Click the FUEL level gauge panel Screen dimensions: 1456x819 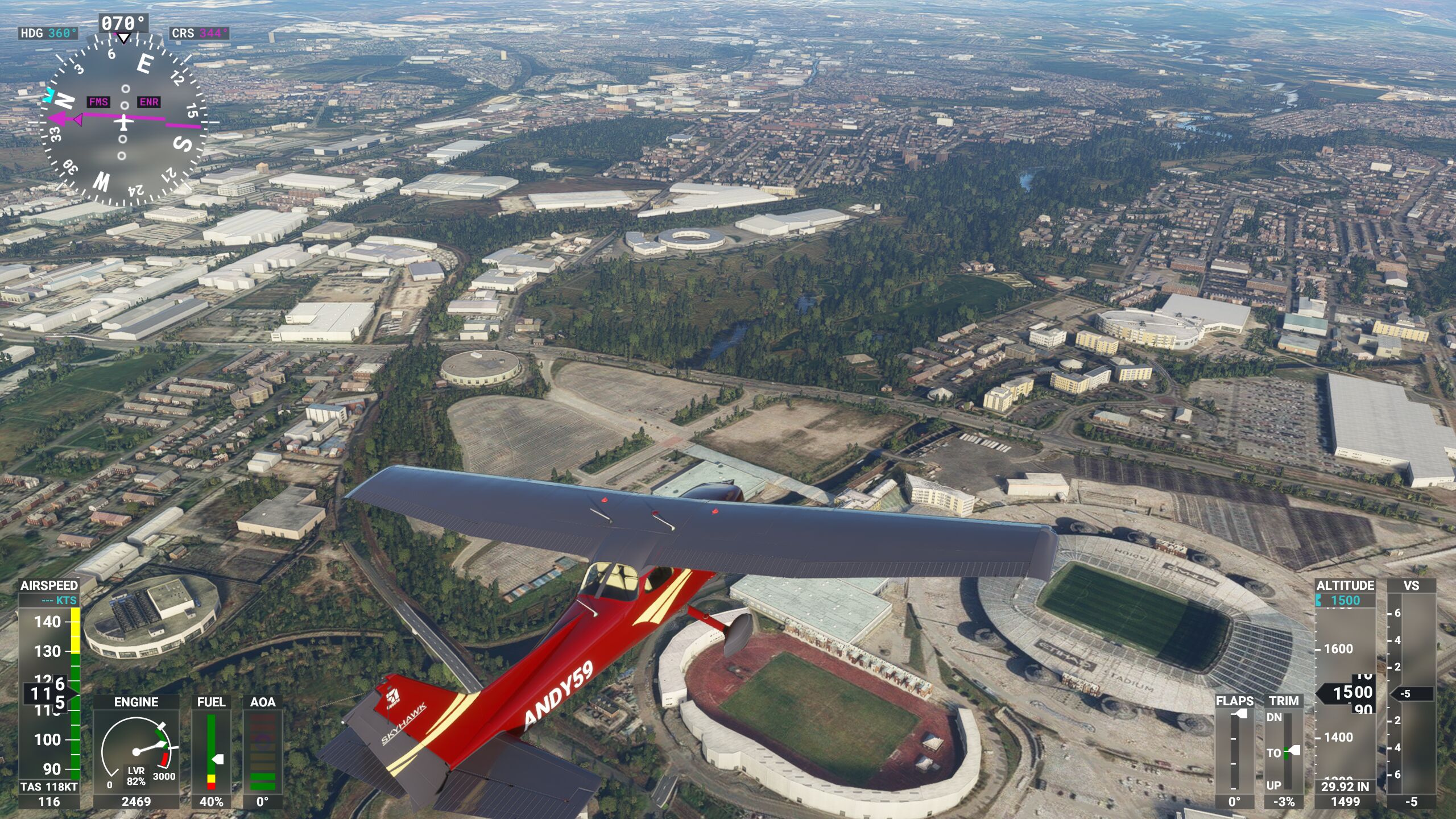coord(211,751)
